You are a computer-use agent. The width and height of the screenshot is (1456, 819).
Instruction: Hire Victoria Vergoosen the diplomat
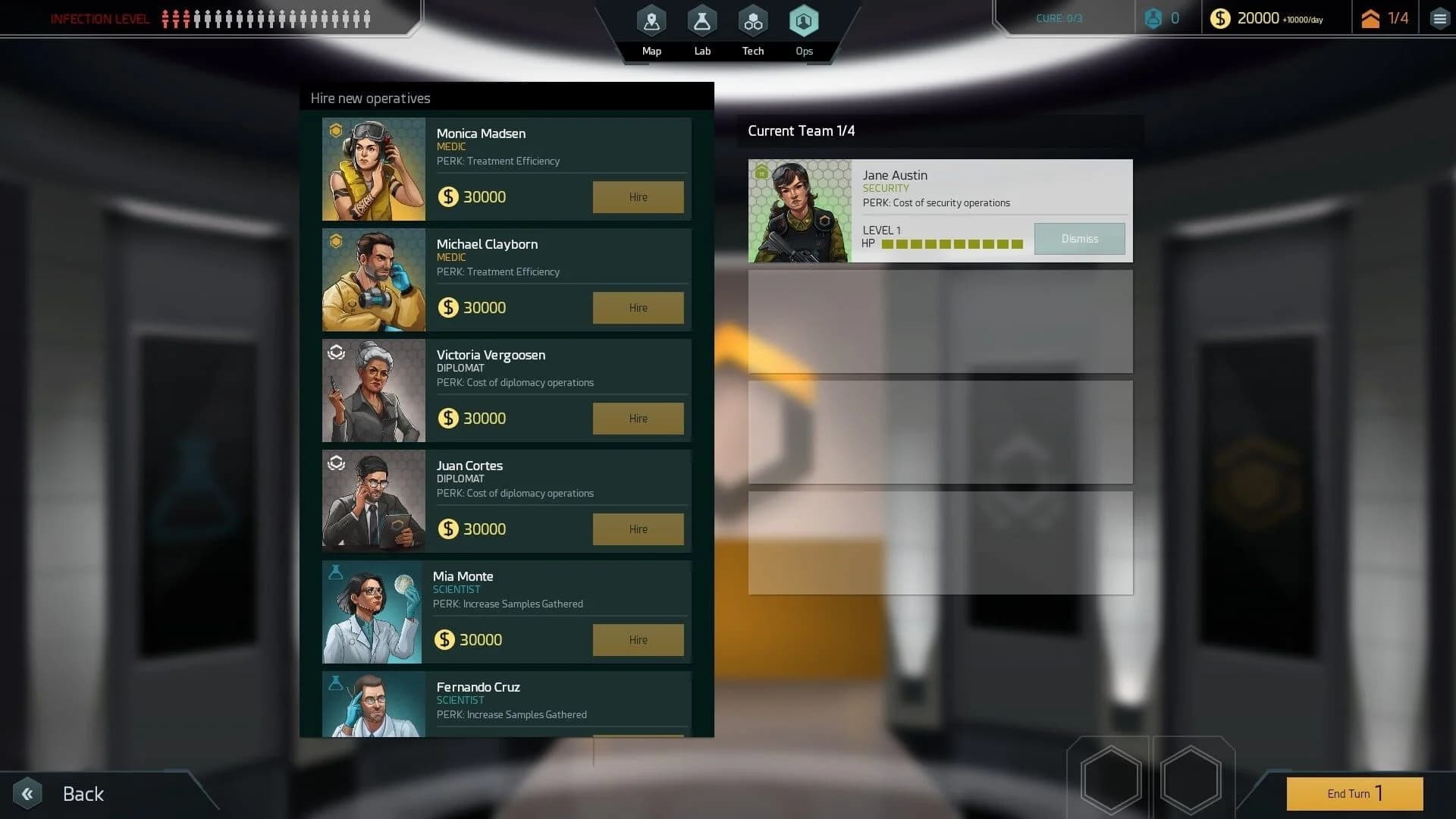click(637, 418)
